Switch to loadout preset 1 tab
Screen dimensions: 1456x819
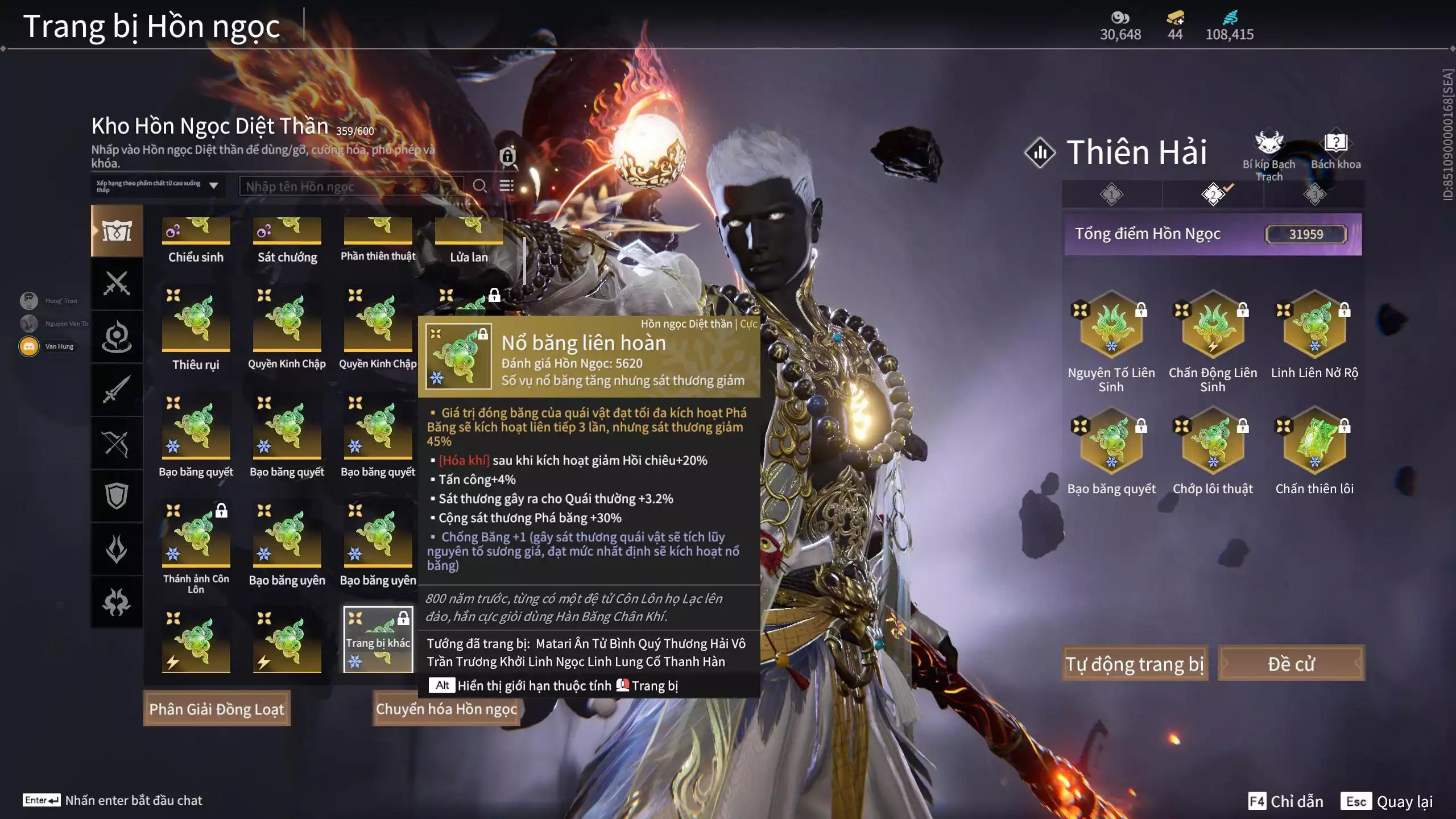pyautogui.click(x=1111, y=195)
